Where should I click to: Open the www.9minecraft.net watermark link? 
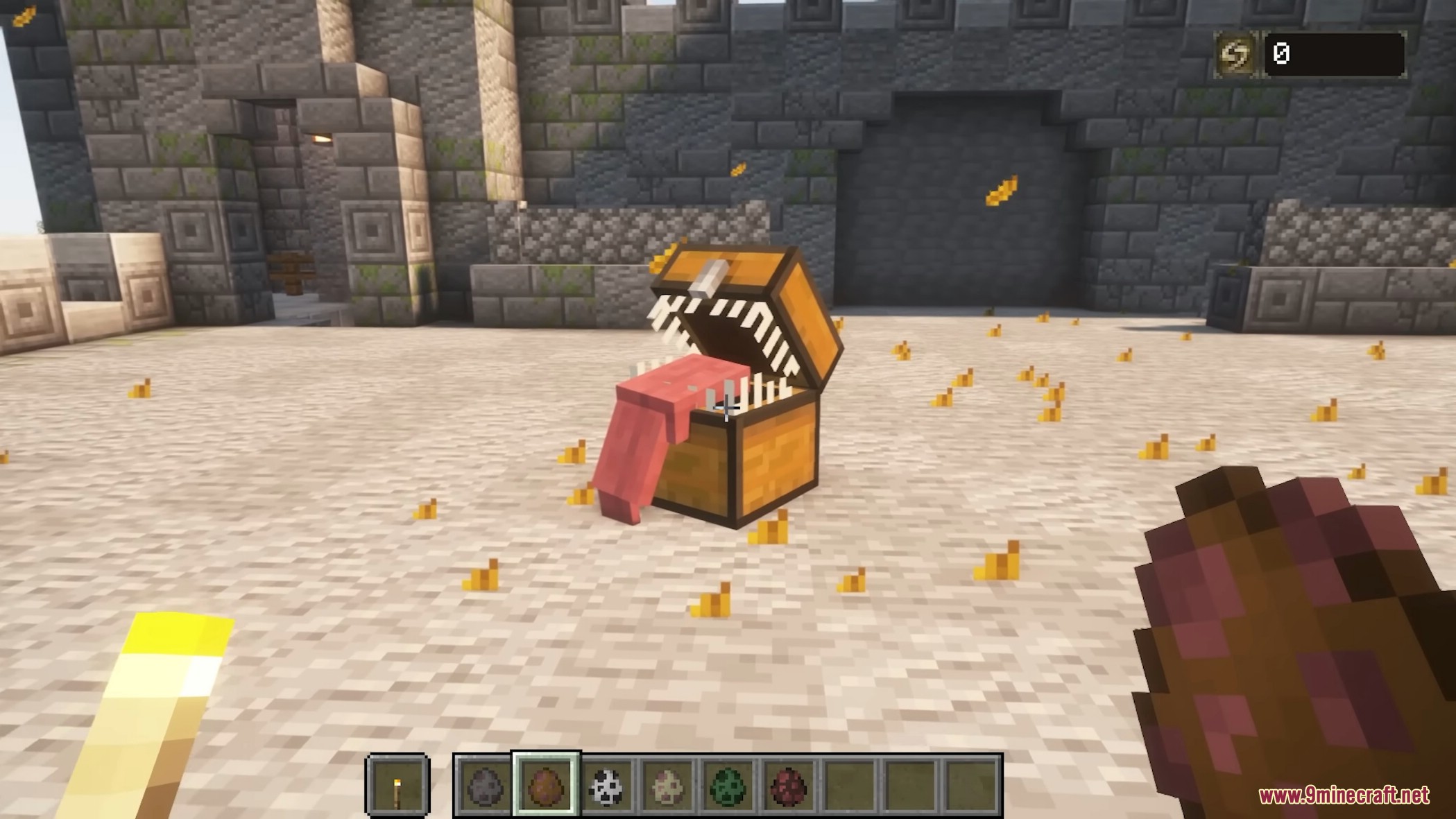click(1344, 795)
